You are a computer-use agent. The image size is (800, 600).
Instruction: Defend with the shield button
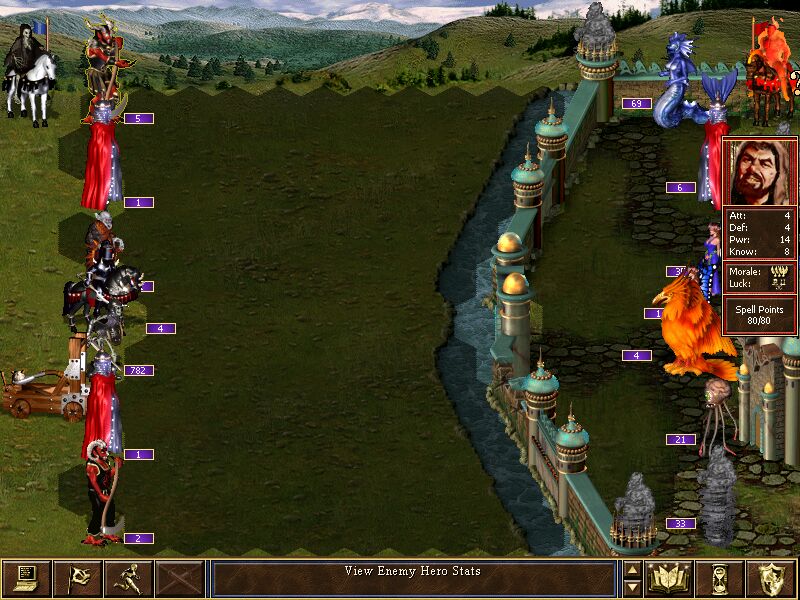(x=771, y=578)
